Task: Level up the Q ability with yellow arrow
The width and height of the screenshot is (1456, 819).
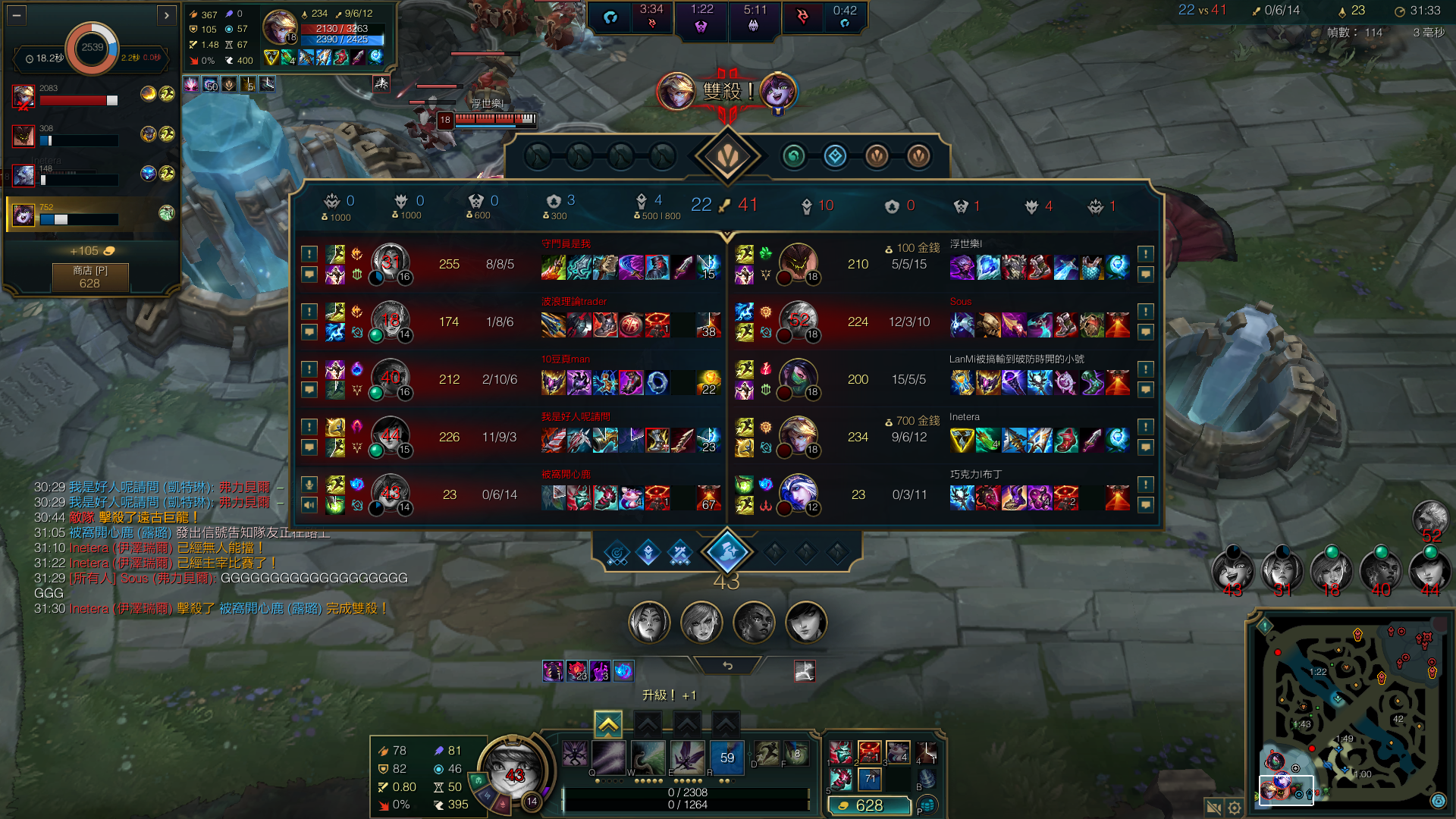Action: pyautogui.click(x=608, y=725)
